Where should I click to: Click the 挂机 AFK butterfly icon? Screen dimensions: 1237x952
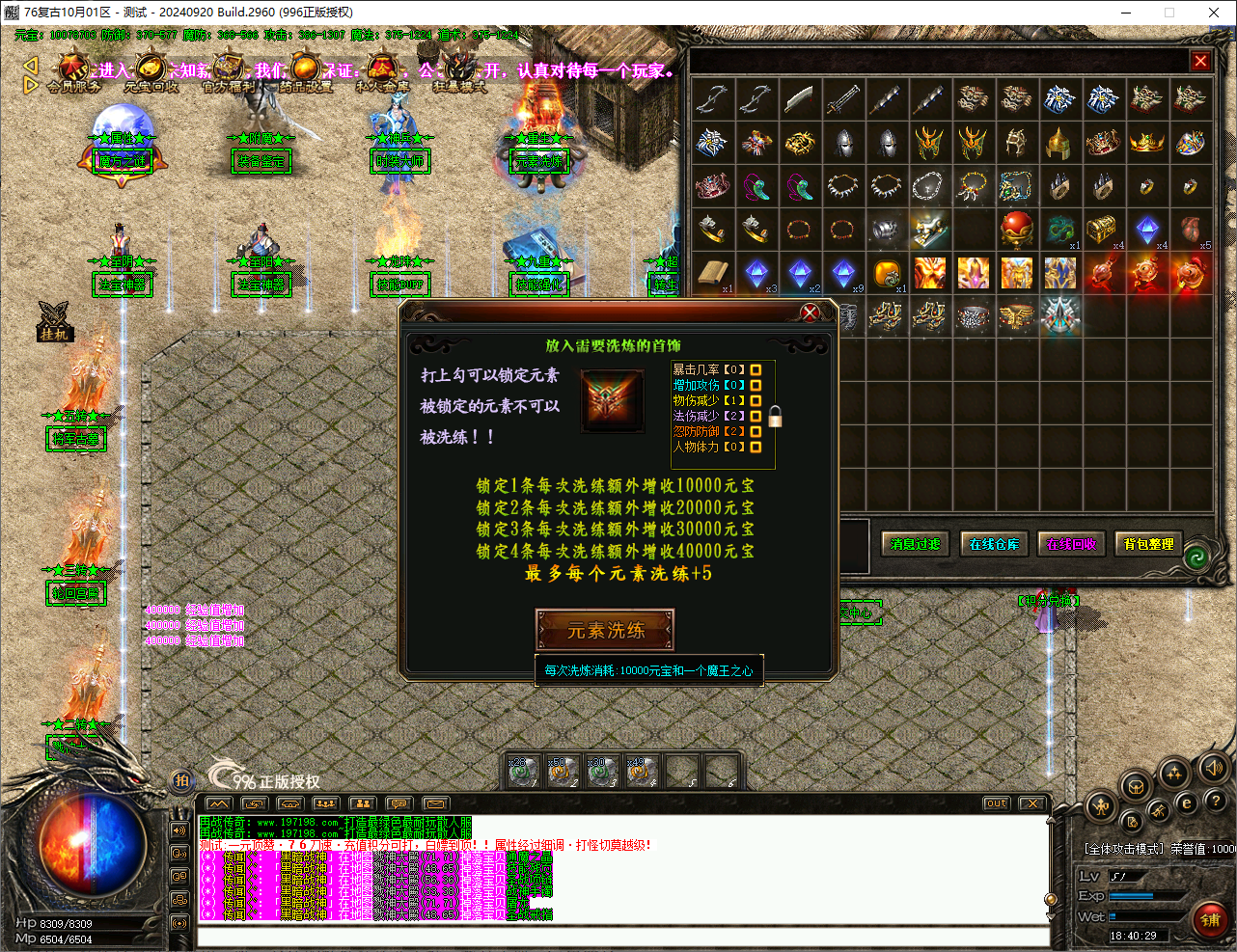[53, 313]
